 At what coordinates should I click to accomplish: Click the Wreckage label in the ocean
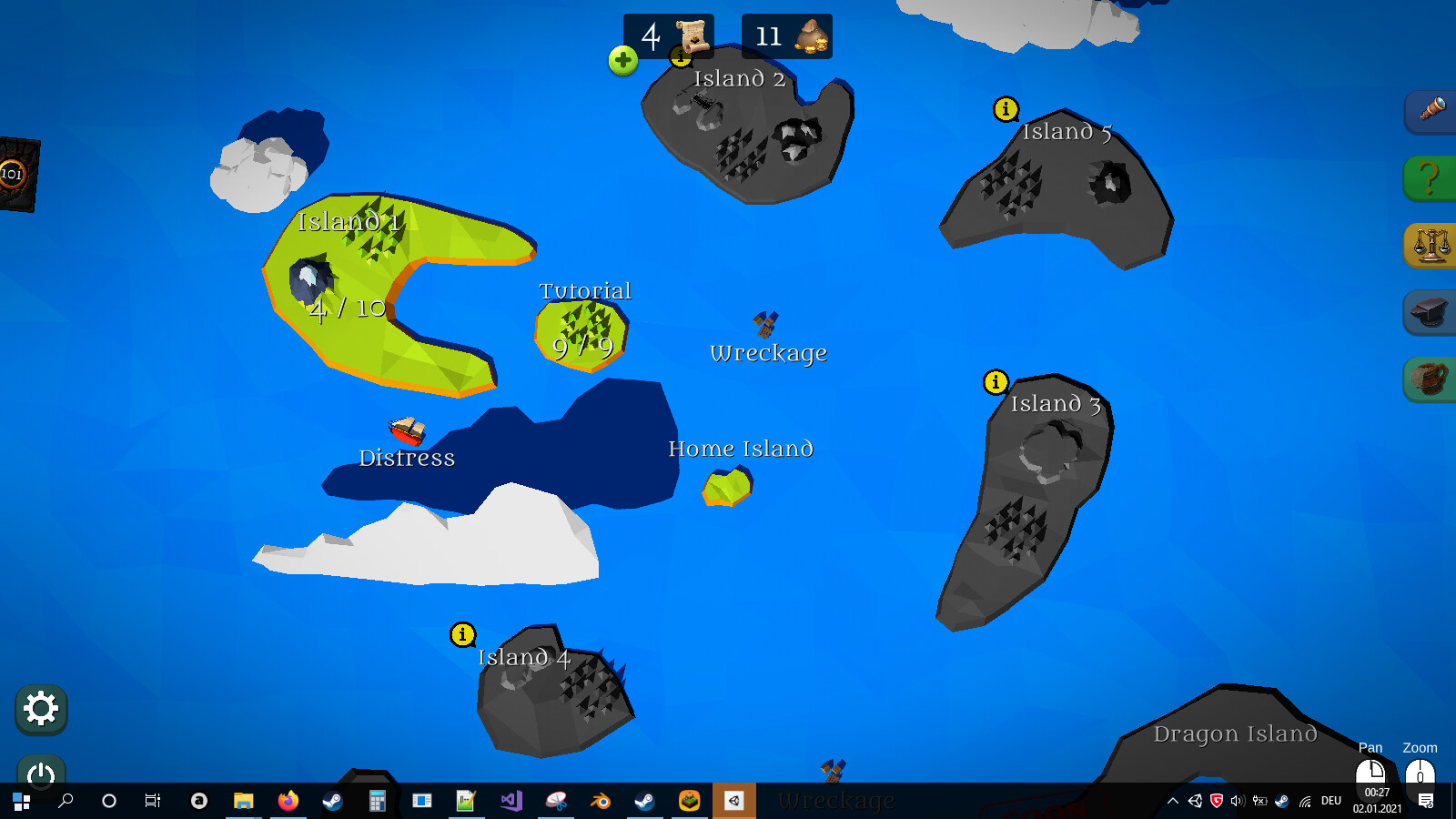pyautogui.click(x=767, y=353)
